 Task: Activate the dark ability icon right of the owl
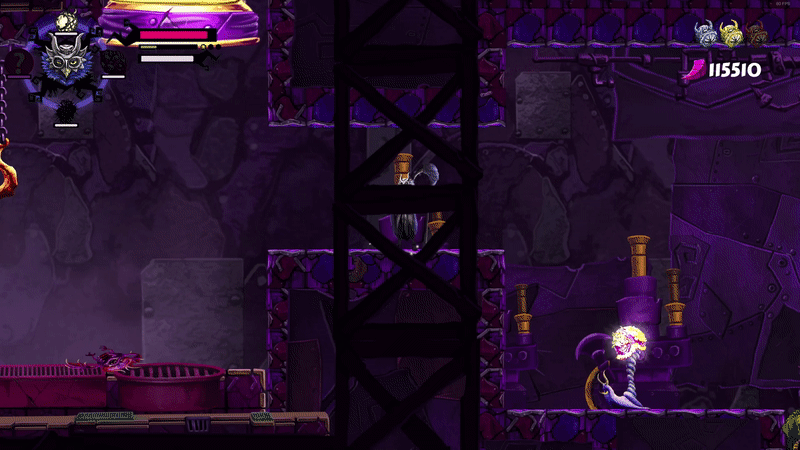113,63
